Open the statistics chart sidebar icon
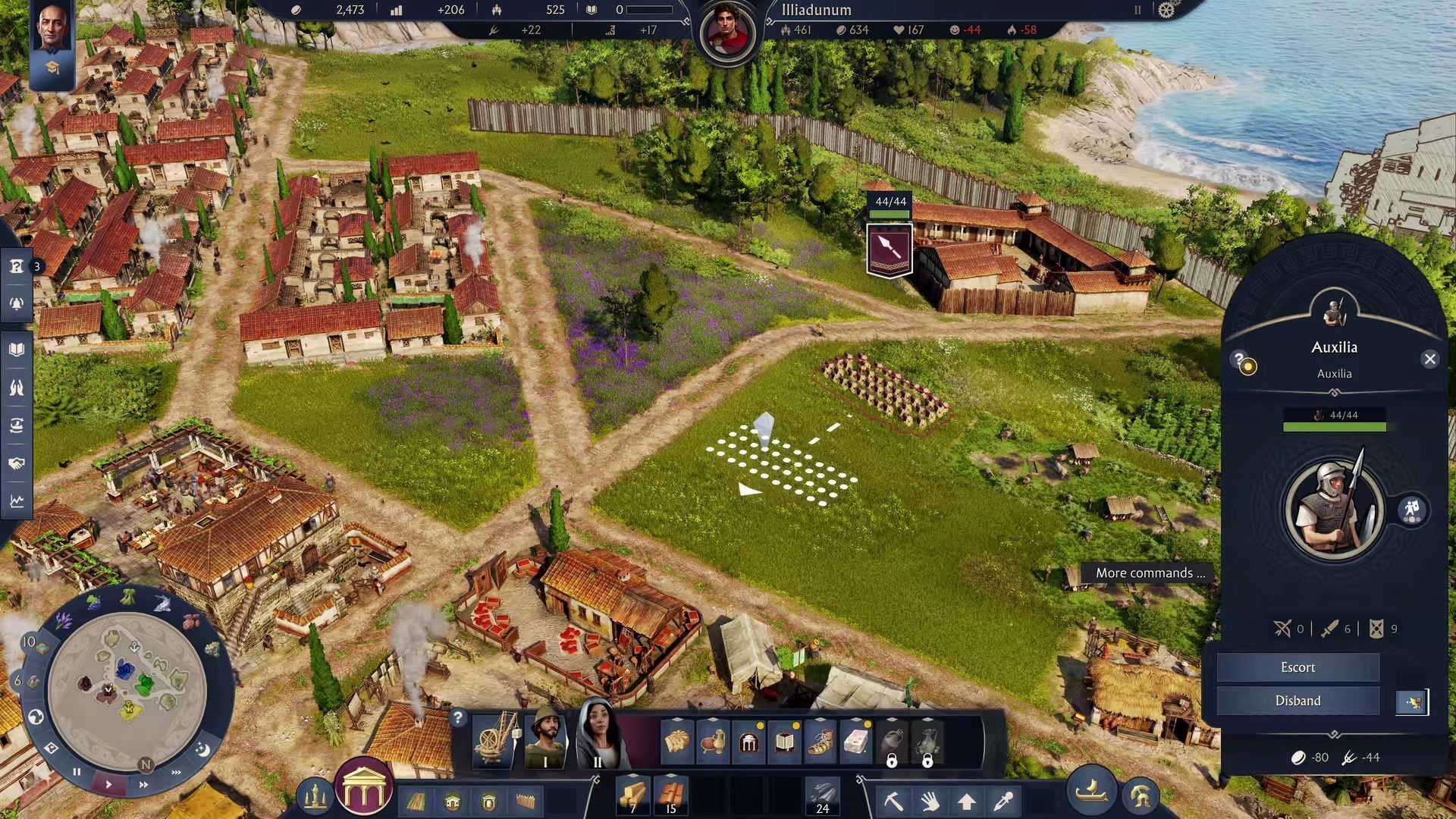The width and height of the screenshot is (1456, 819). (17, 501)
